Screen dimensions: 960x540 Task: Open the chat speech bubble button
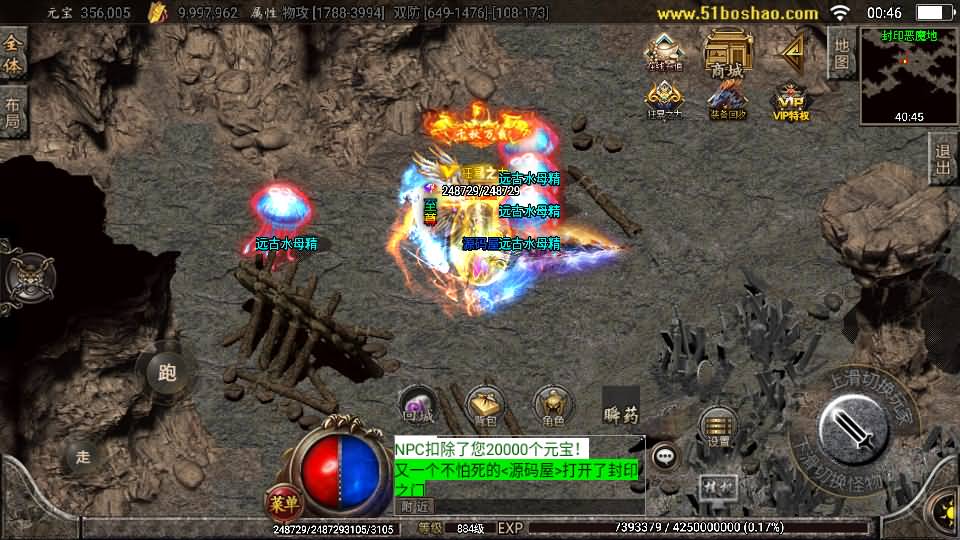(x=664, y=457)
